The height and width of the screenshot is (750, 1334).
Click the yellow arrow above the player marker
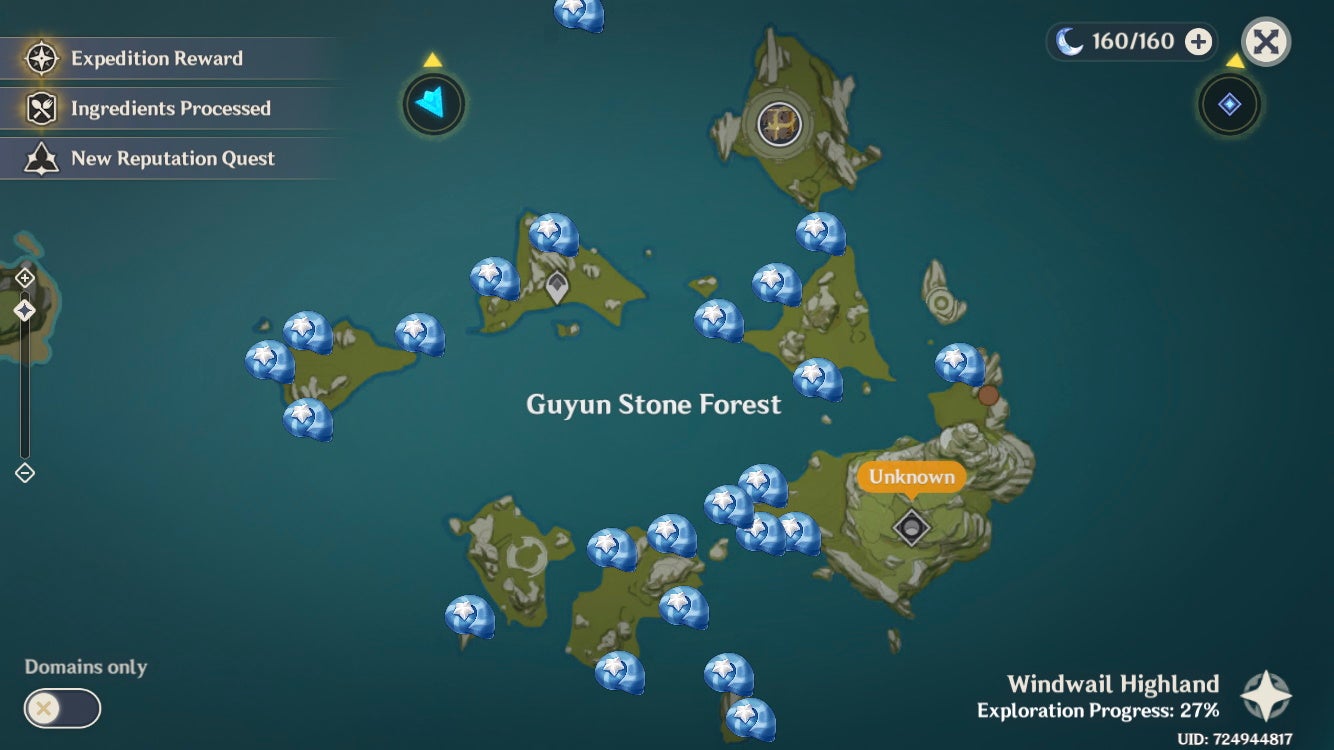click(431, 60)
